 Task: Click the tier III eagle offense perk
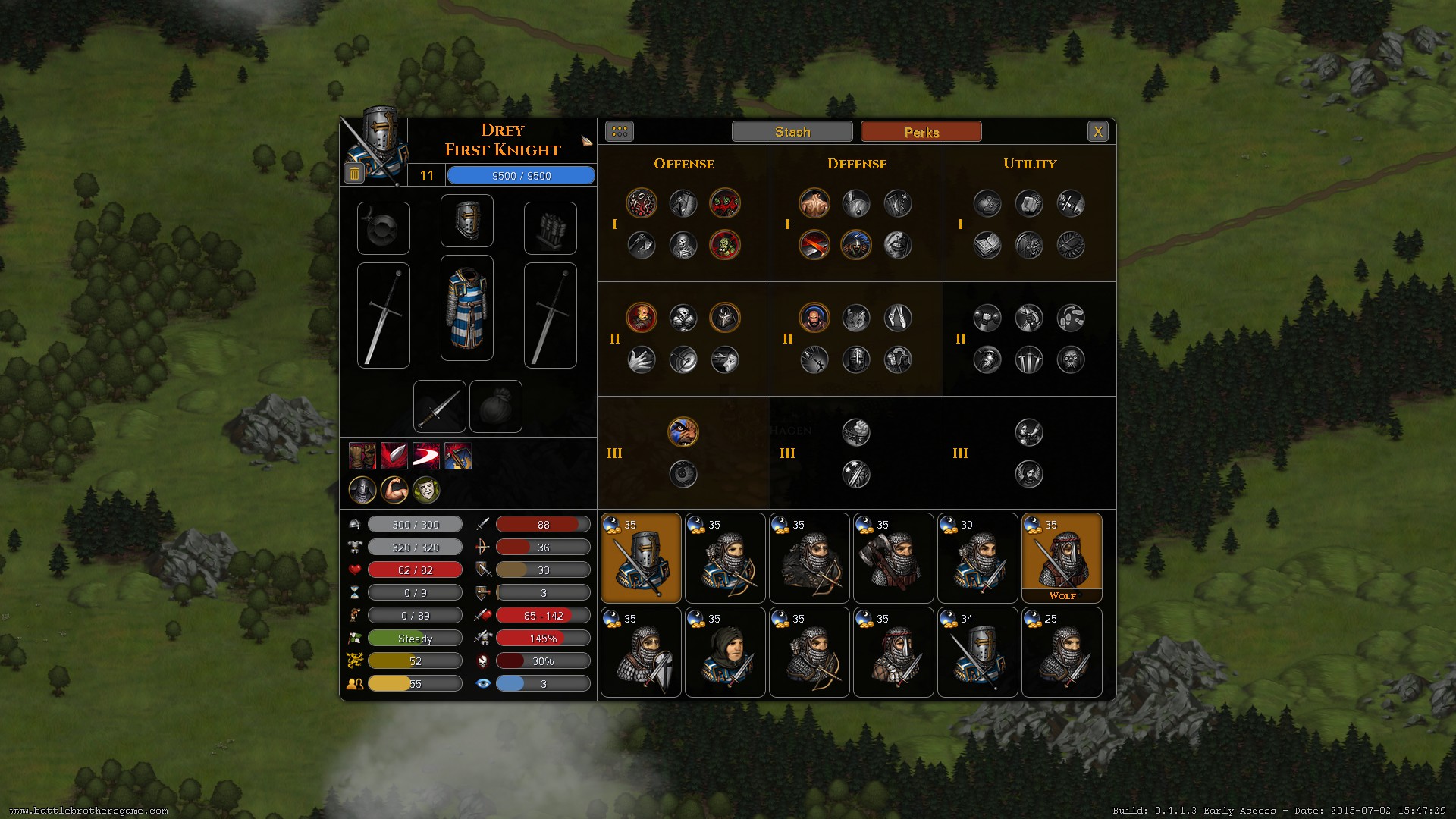[x=682, y=432]
